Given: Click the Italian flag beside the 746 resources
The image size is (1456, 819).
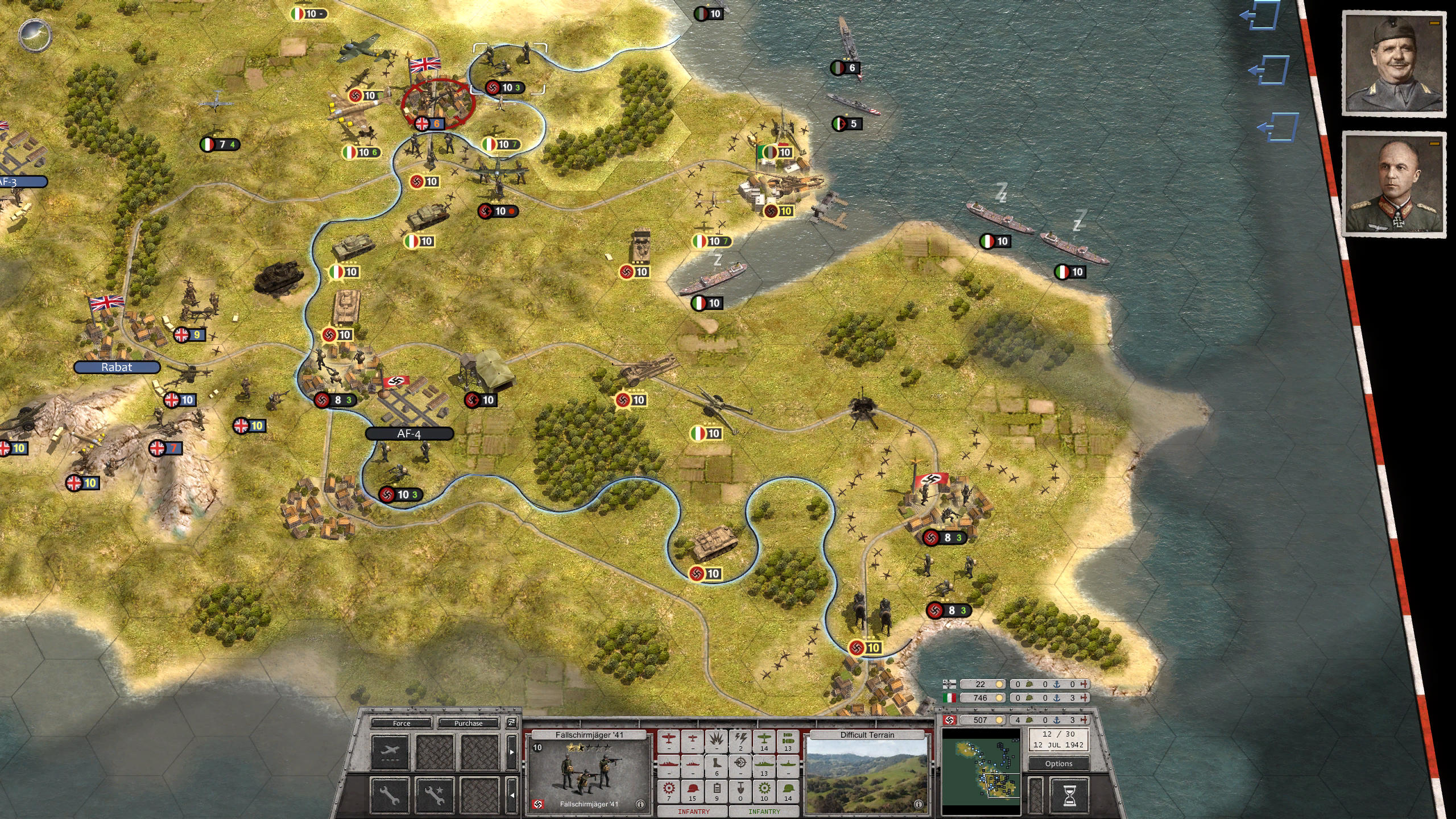Looking at the screenshot, I should coord(949,698).
